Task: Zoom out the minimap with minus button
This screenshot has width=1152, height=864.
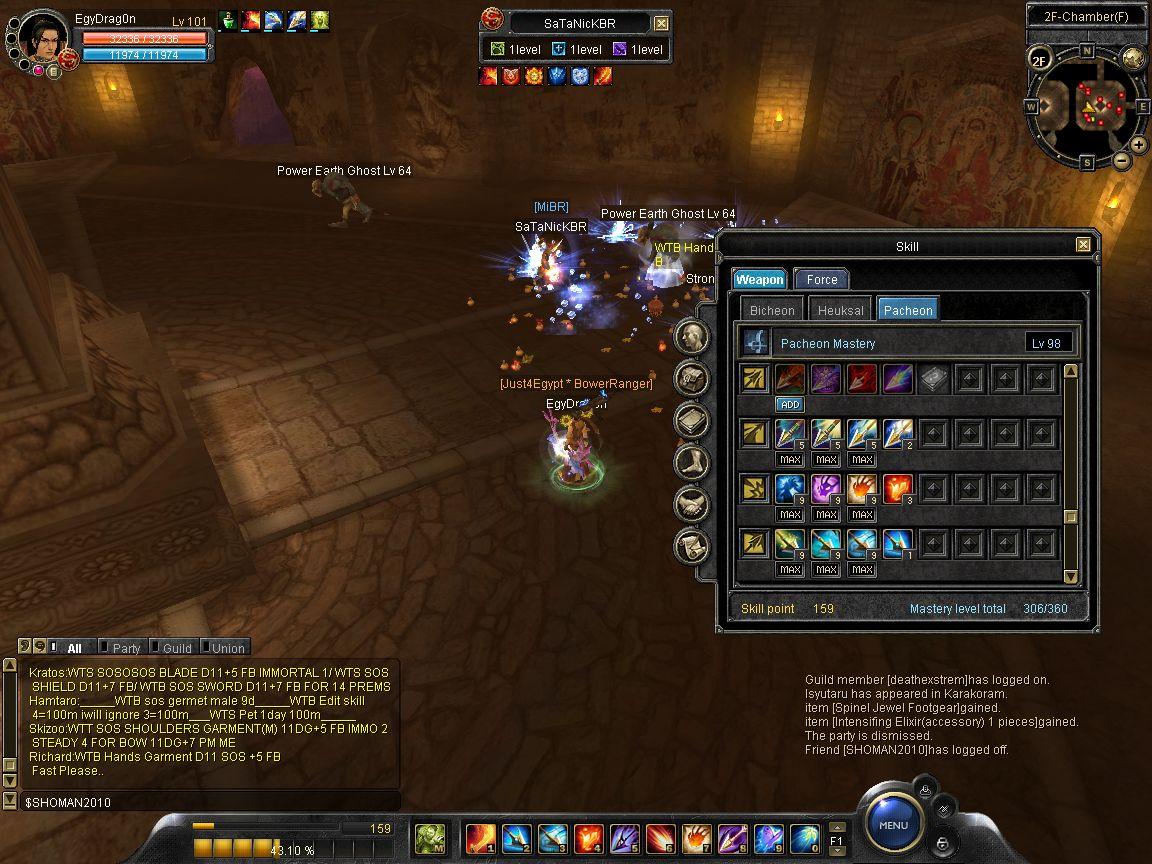Action: 1122,160
